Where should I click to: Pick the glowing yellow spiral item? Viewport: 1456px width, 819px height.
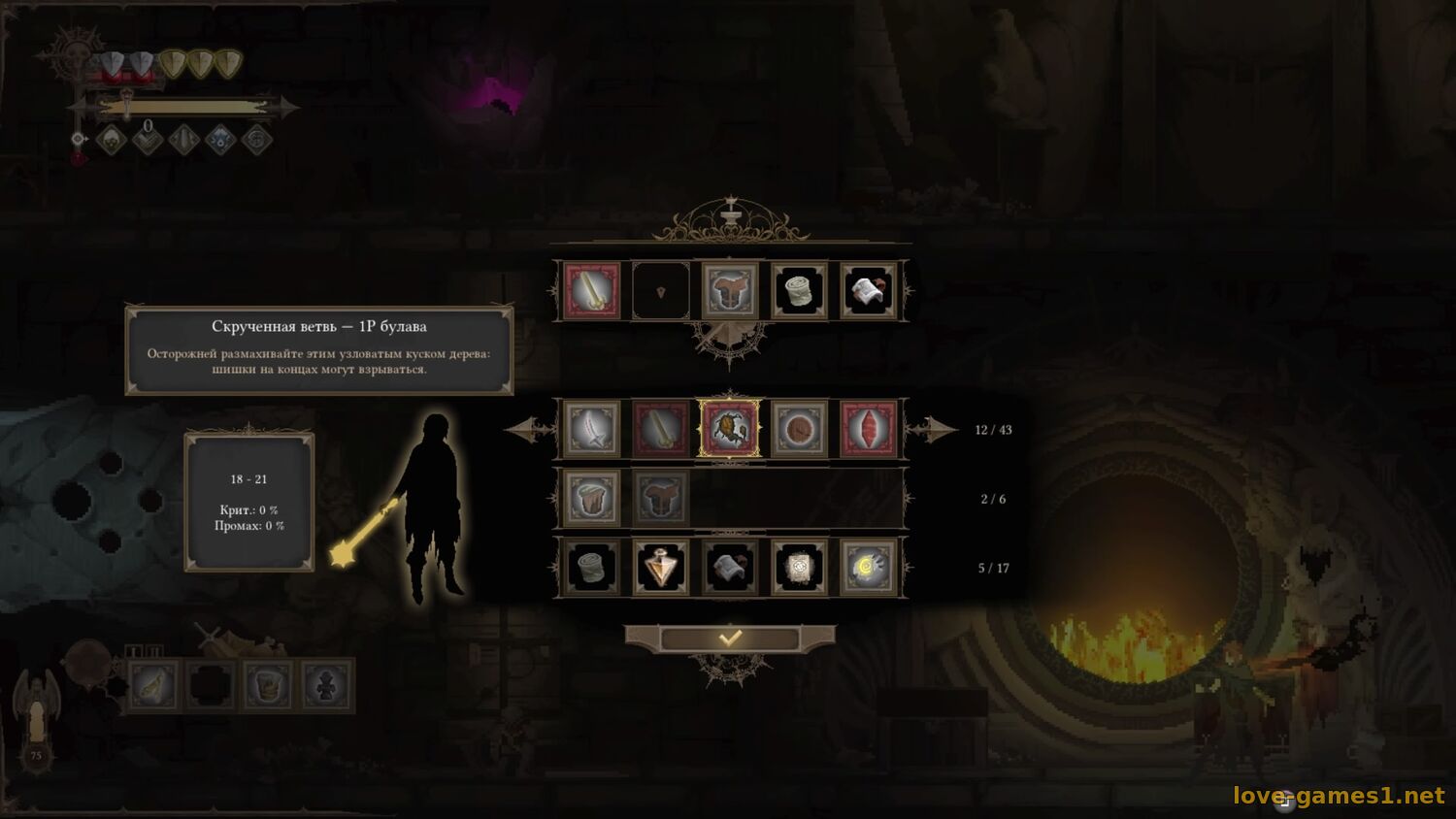point(868,567)
